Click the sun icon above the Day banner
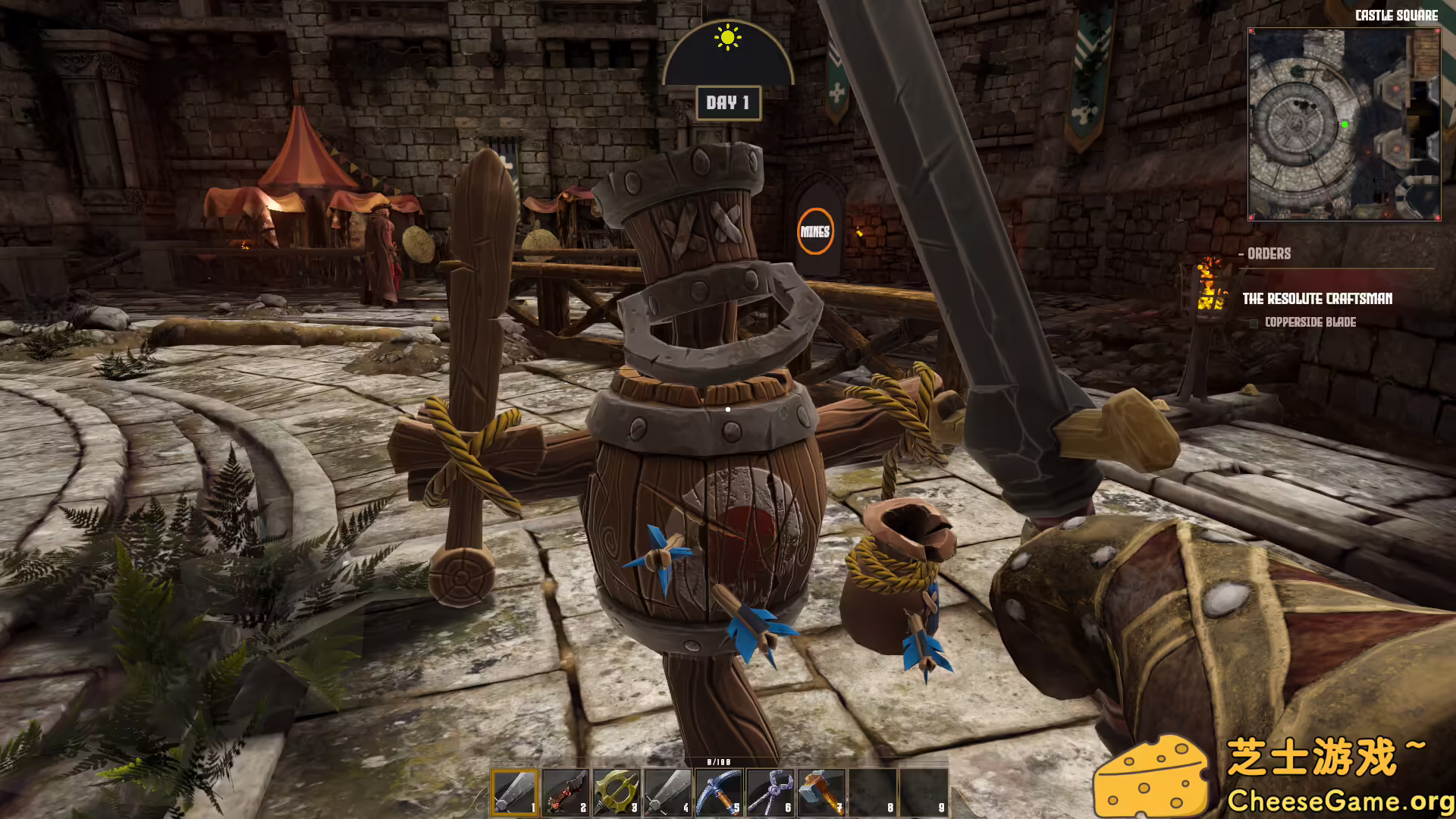This screenshot has height=819, width=1456. click(727, 37)
